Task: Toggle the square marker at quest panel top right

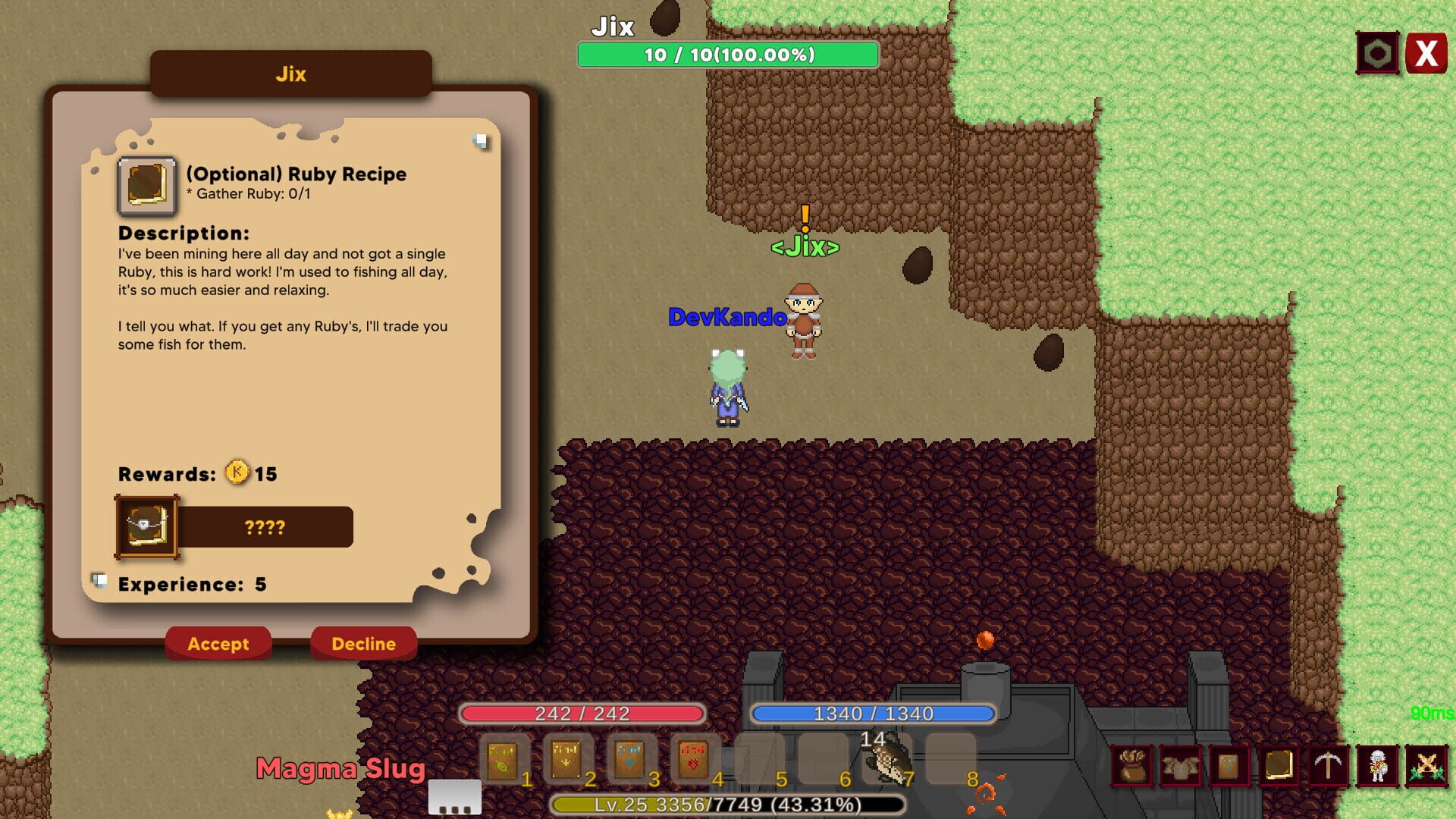Action: click(x=480, y=140)
